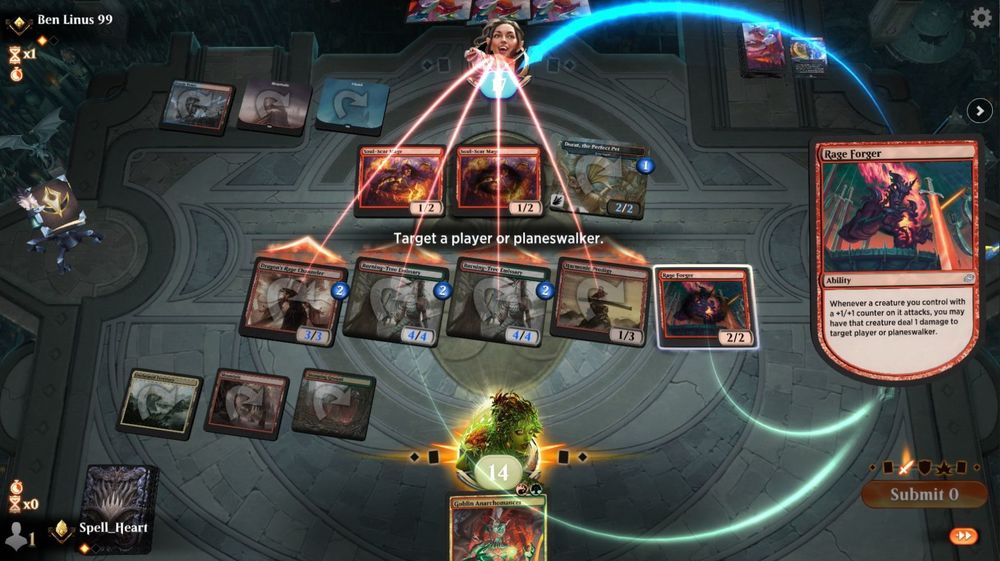Screen dimensions: 1000x561
Task: Select the white-bordered land in your land row
Action: (160, 403)
